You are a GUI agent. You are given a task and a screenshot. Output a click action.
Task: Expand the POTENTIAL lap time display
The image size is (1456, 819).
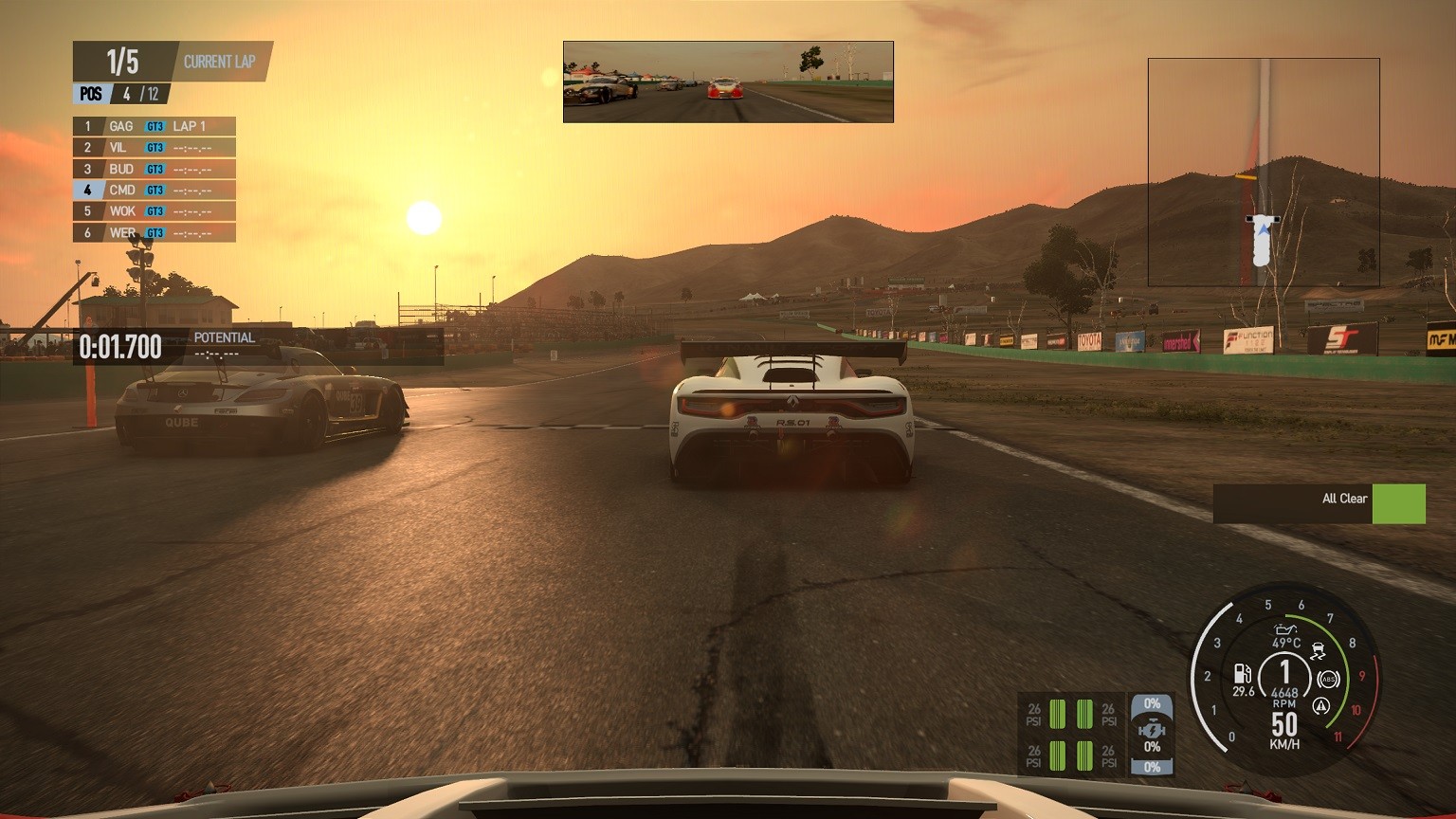click(224, 344)
